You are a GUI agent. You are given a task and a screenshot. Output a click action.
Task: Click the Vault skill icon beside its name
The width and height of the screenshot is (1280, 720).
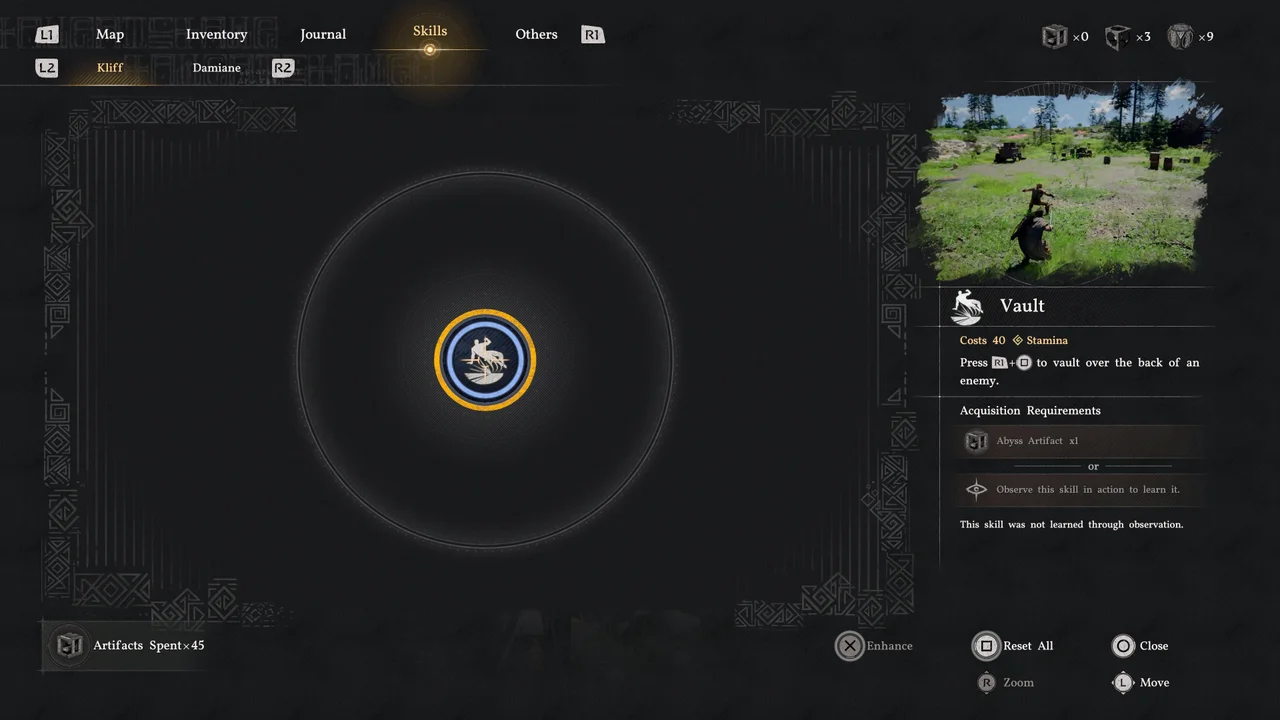[966, 306]
